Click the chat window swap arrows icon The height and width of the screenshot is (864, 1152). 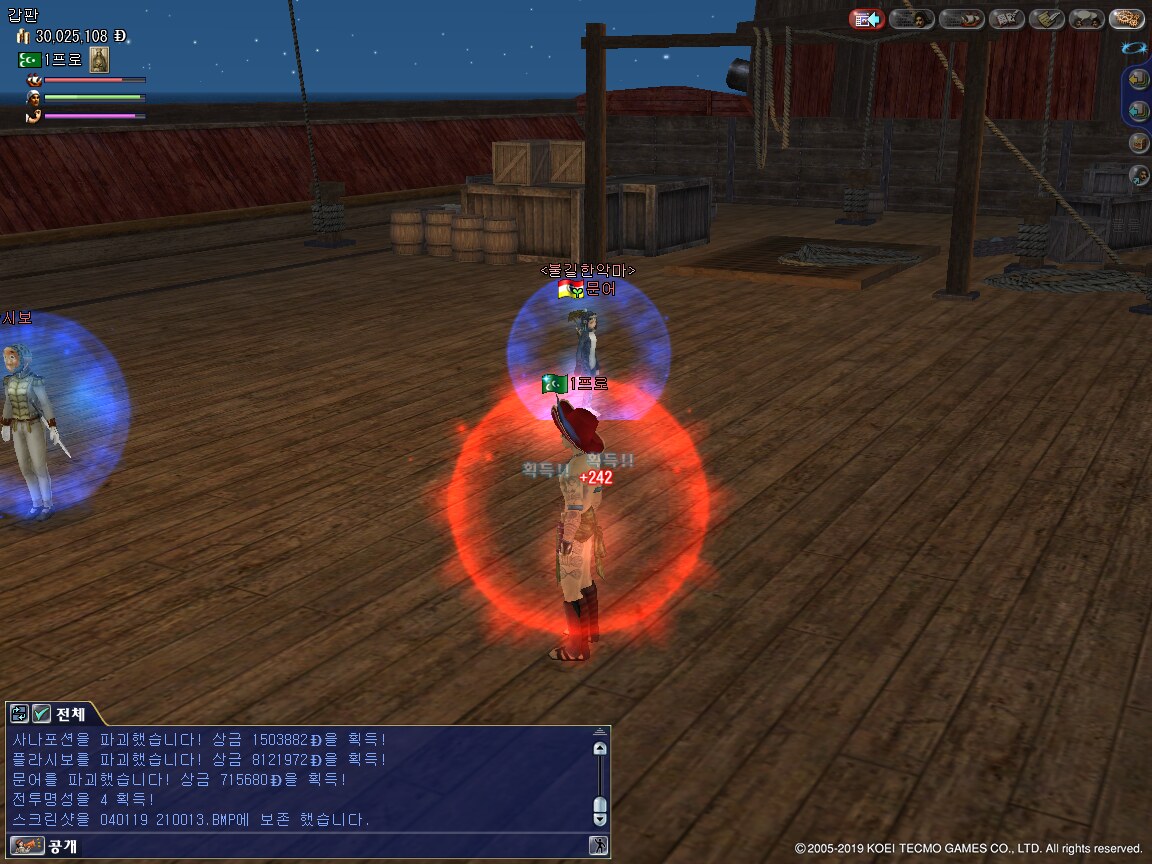pyautogui.click(x=19, y=714)
